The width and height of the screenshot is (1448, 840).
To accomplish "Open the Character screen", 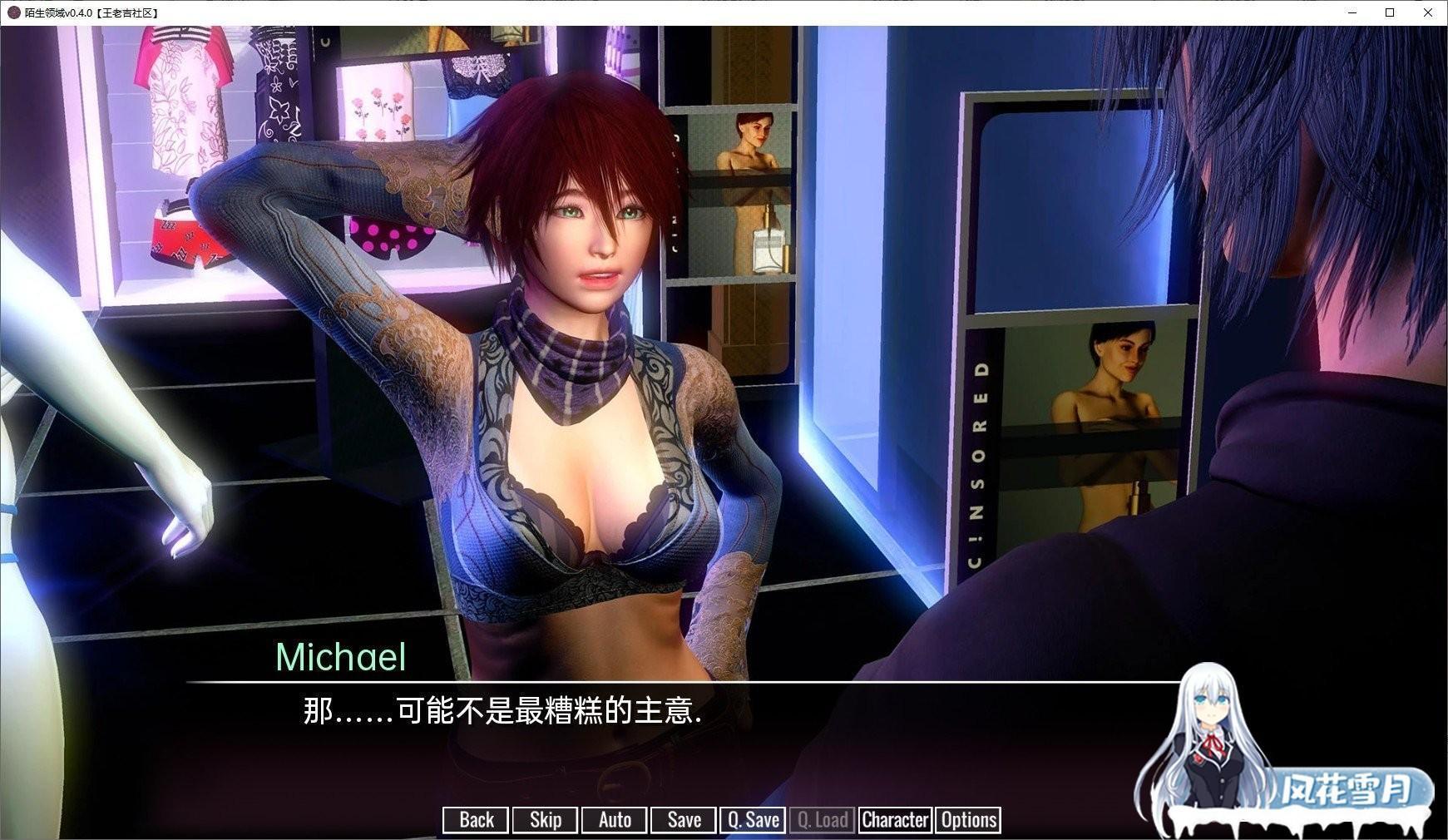I will 895,820.
